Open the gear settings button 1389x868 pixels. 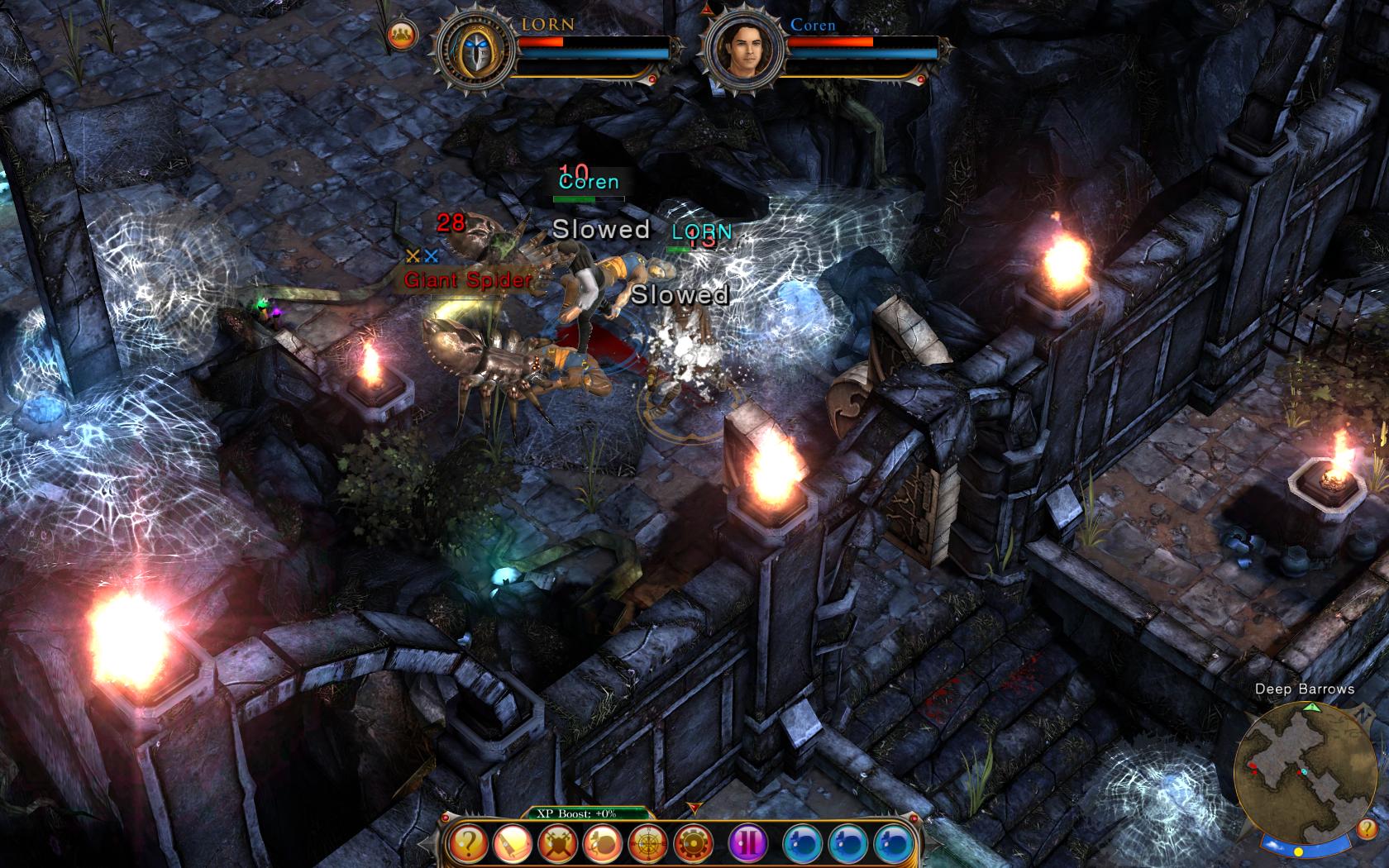click(x=693, y=844)
